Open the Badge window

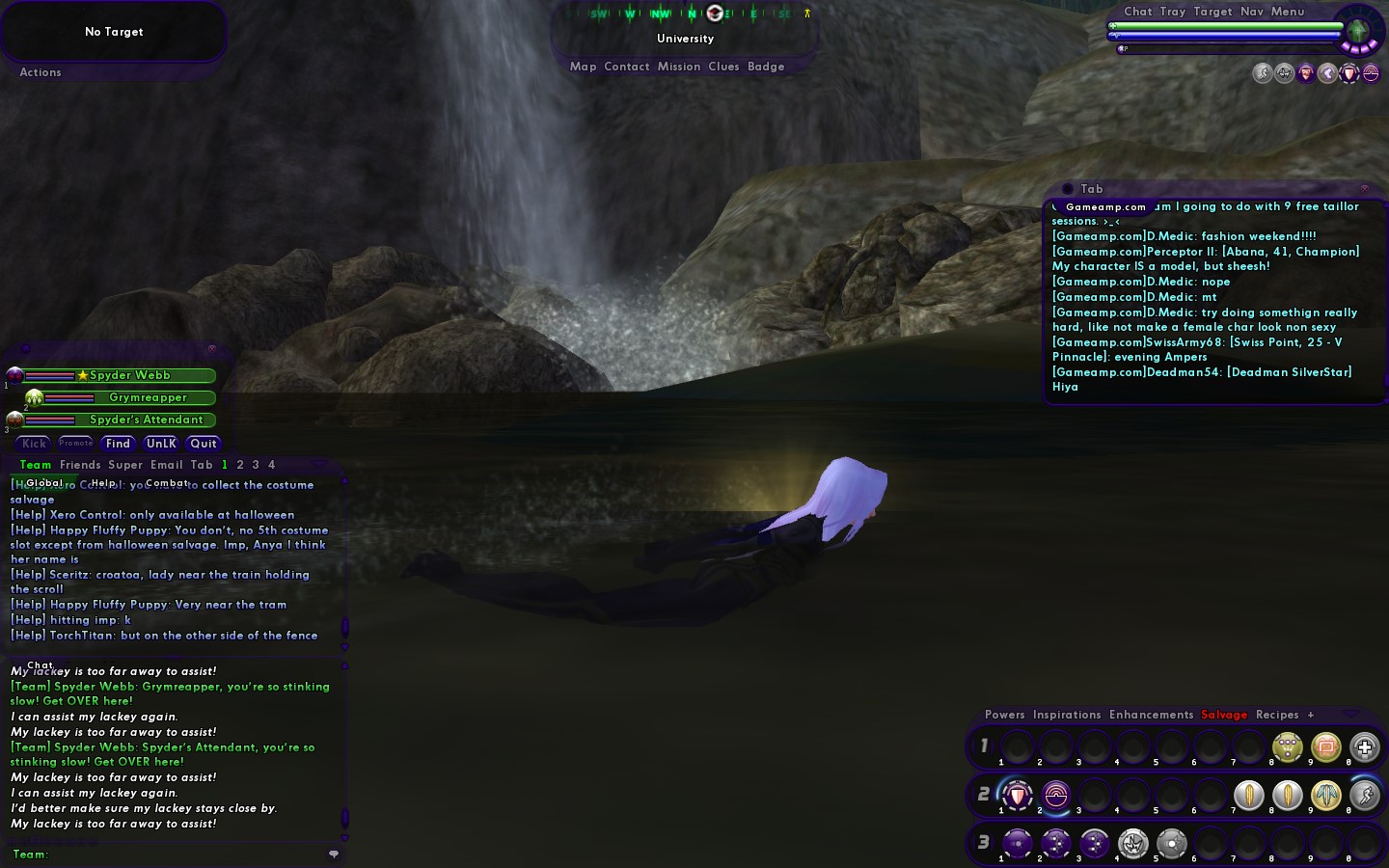tap(766, 67)
